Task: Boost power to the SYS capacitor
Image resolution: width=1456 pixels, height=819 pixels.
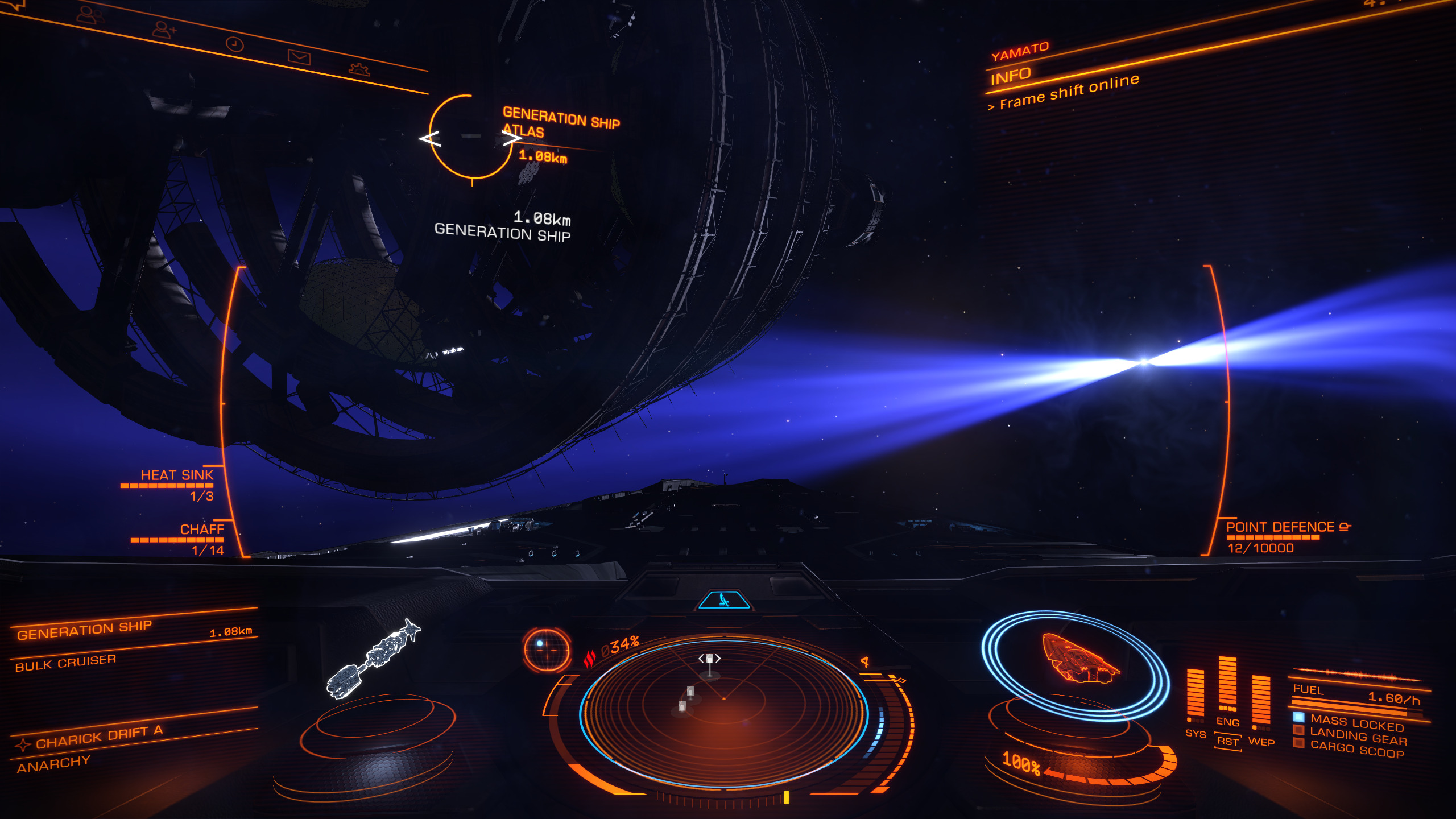Action: 1195,734
